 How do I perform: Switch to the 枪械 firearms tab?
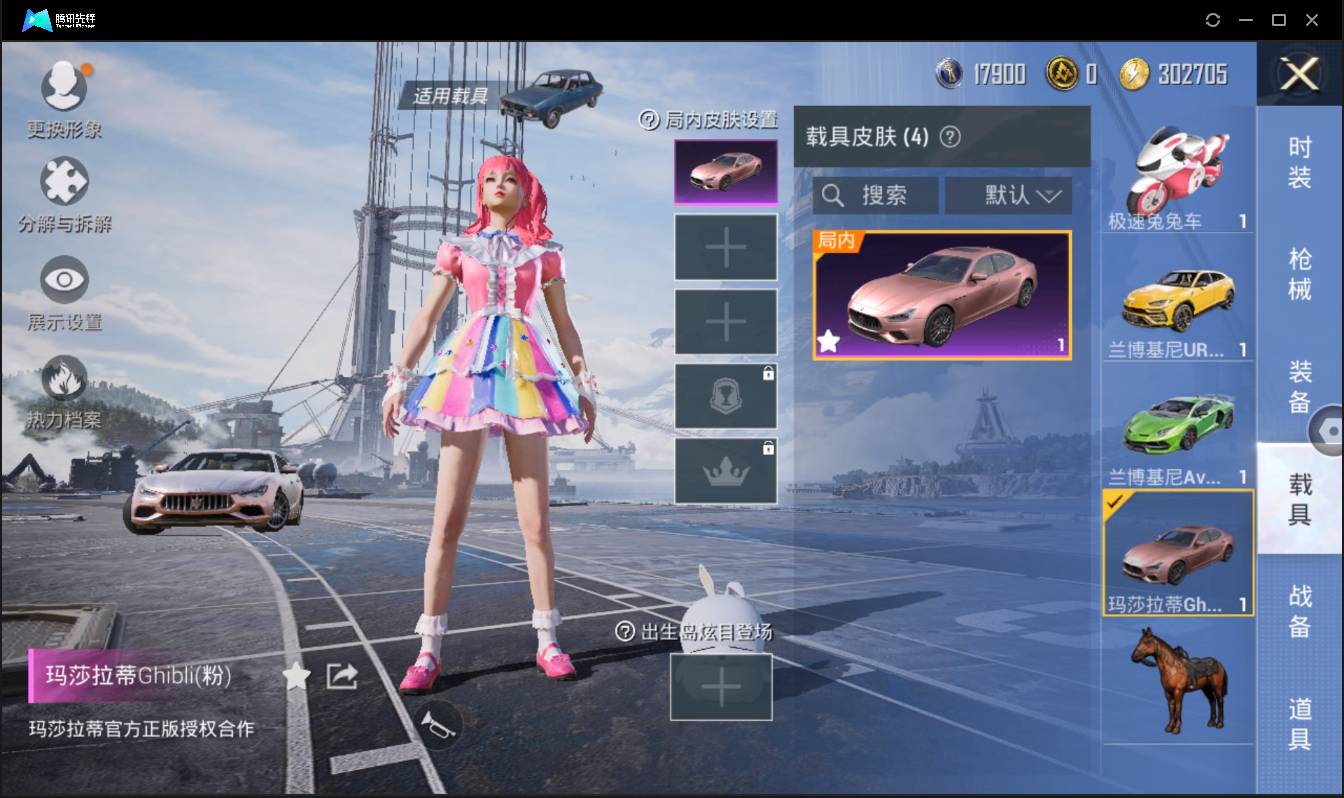click(1300, 274)
